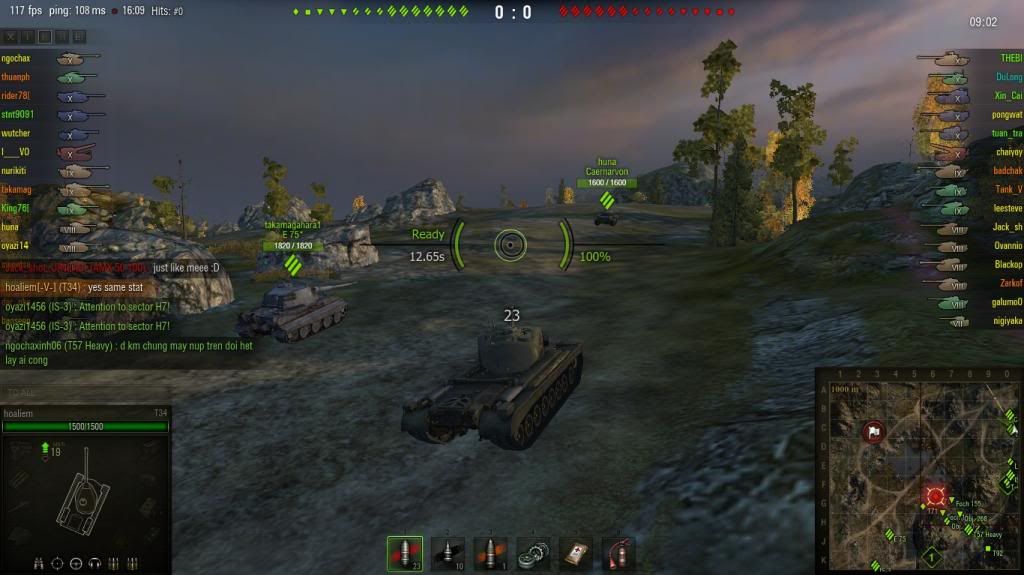Select the shell slot with 1 round
Viewport: 1024px width, 575px height.
pyautogui.click(x=491, y=553)
